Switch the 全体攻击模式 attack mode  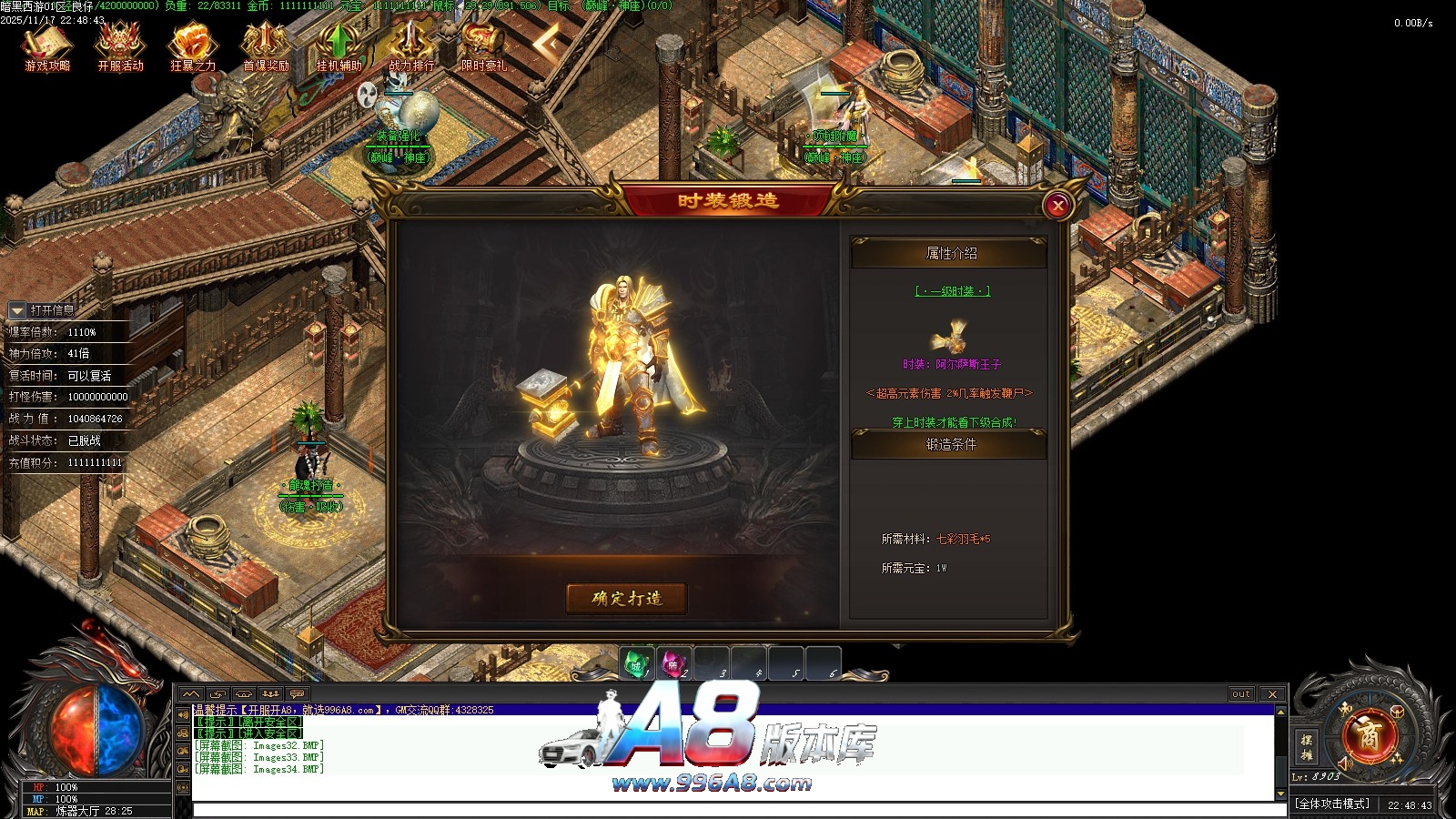point(1332,804)
